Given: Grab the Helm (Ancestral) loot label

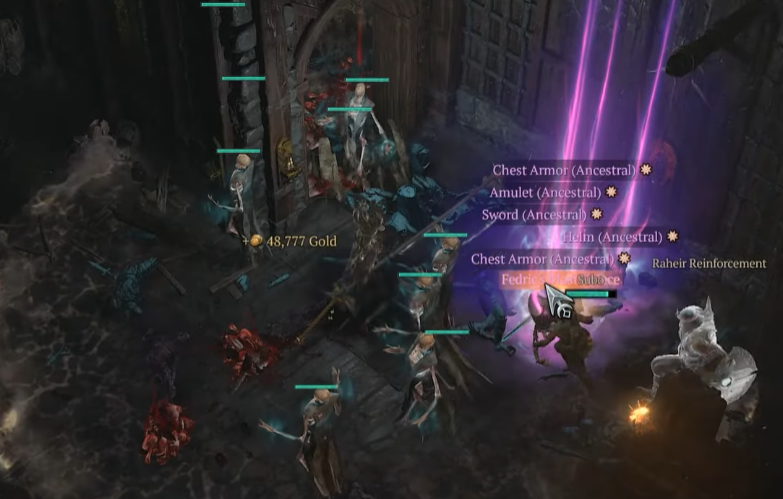Looking at the screenshot, I should tap(612, 237).
